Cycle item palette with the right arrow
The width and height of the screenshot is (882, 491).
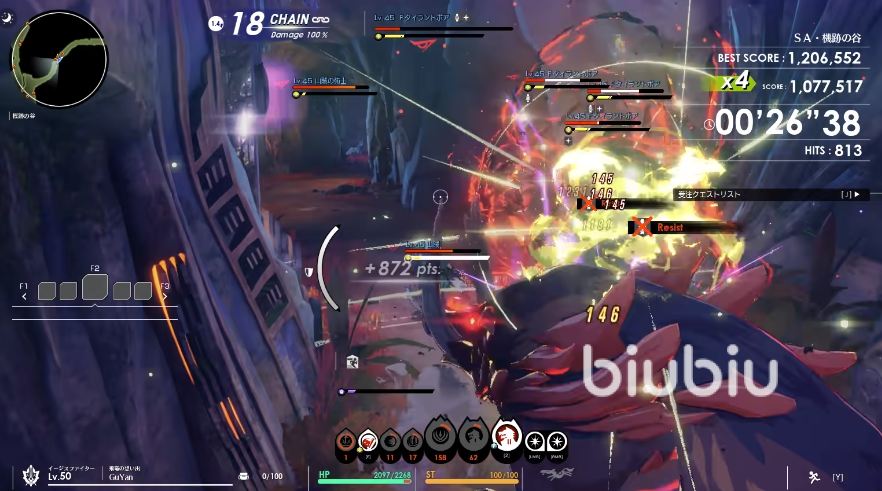[x=165, y=296]
